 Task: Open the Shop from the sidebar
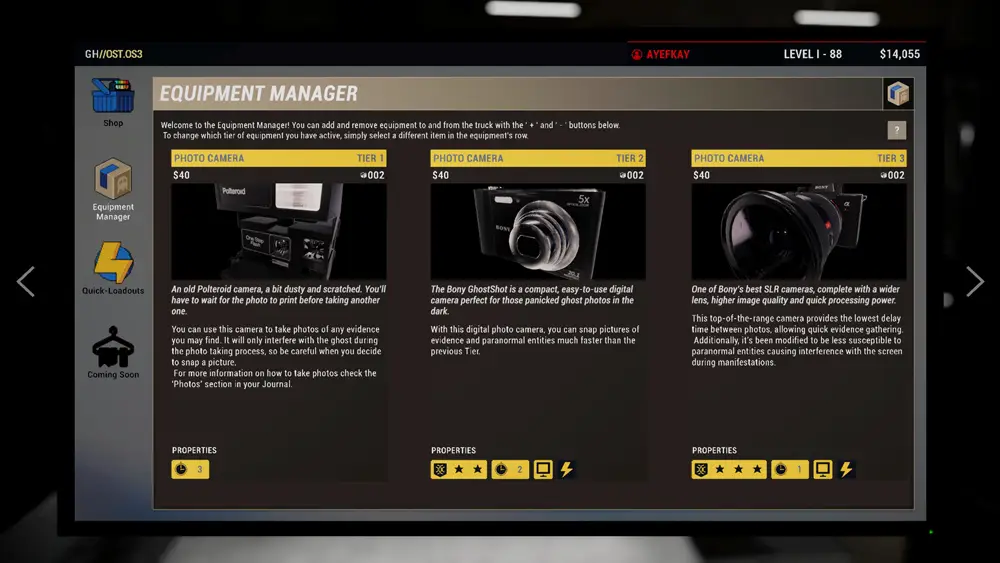pos(113,98)
